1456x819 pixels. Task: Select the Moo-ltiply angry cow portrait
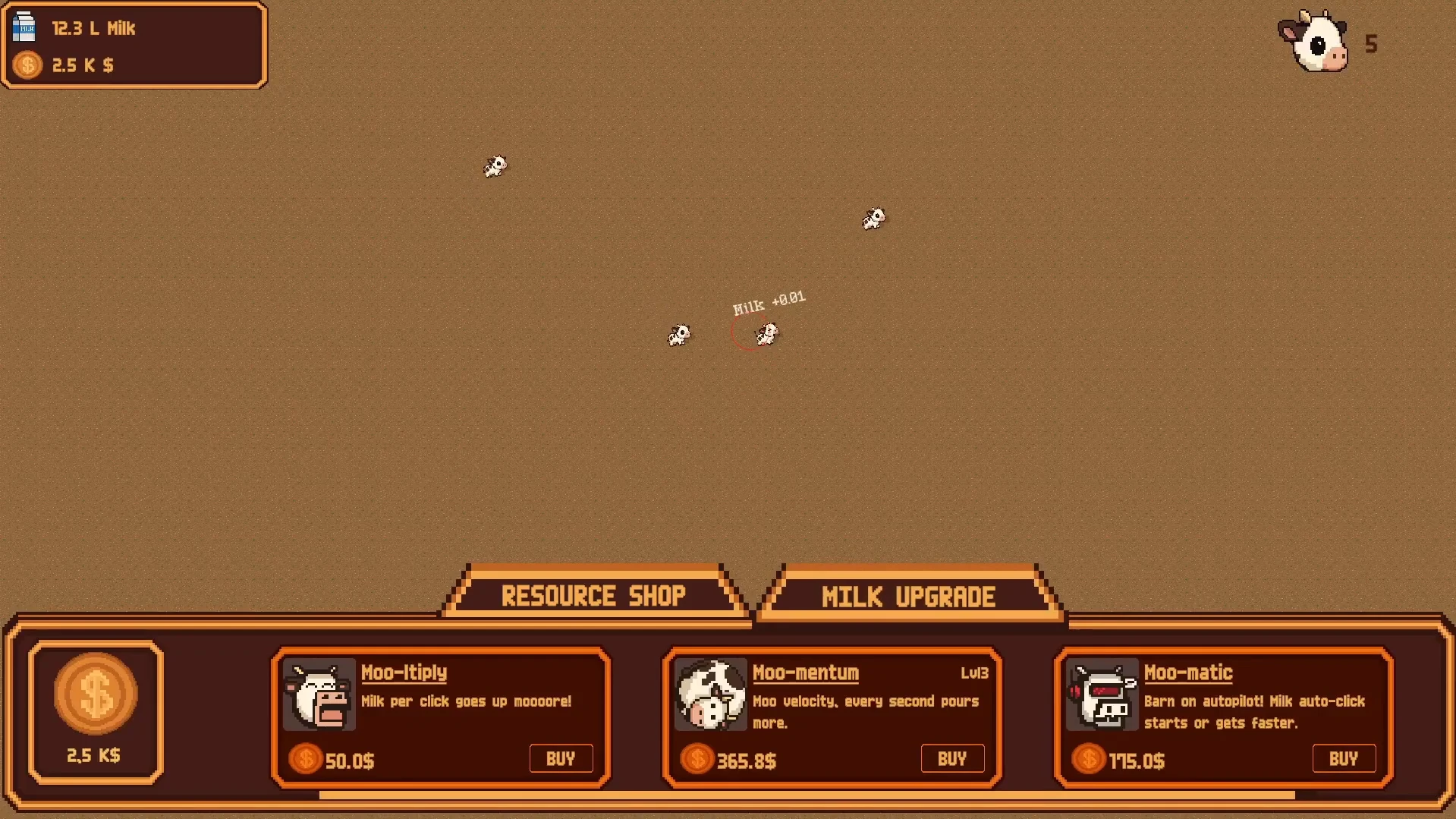[319, 695]
